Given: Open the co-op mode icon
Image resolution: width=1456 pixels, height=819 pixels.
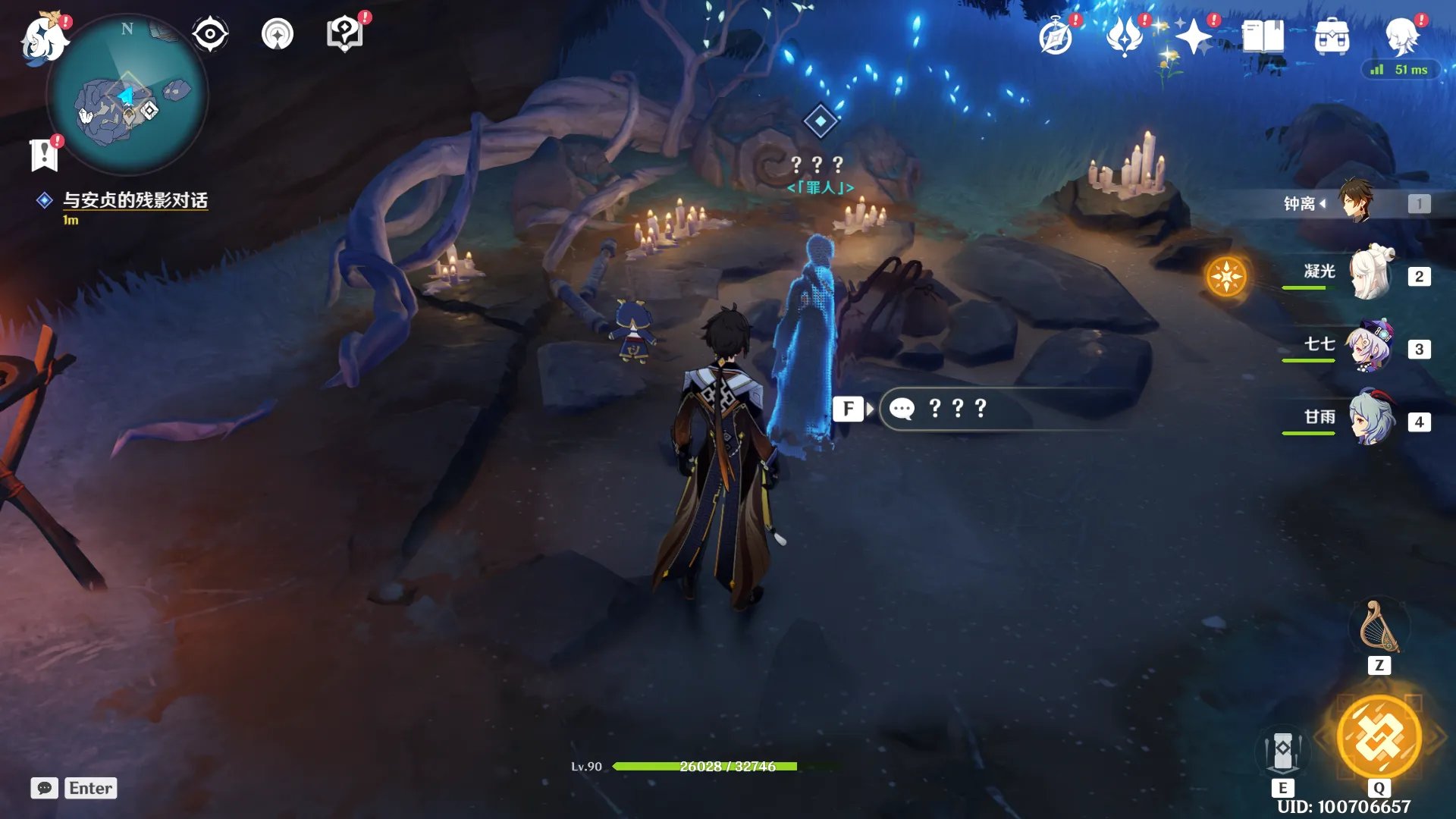Looking at the screenshot, I should [x=277, y=35].
